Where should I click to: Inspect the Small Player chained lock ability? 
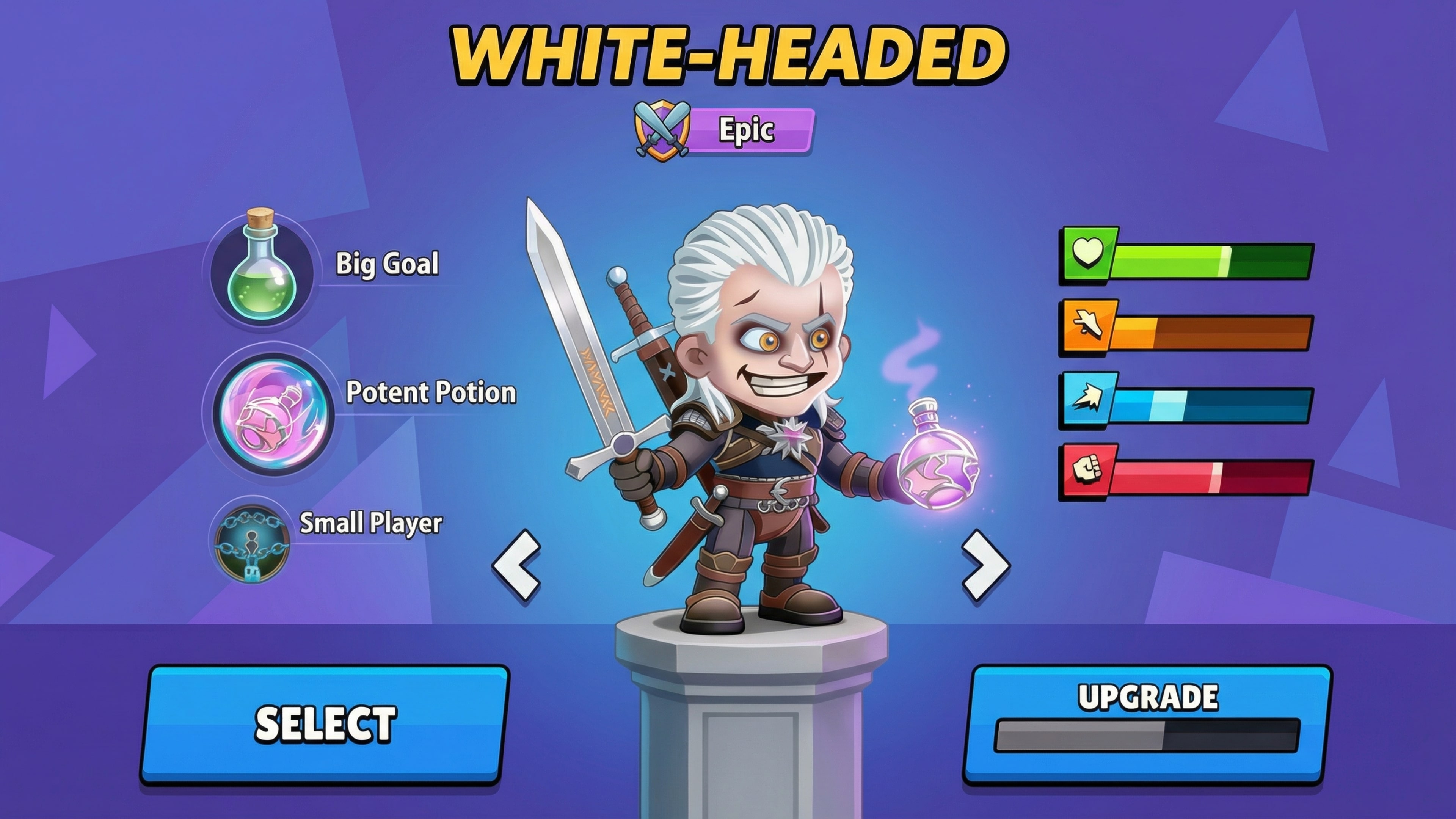coord(252,544)
